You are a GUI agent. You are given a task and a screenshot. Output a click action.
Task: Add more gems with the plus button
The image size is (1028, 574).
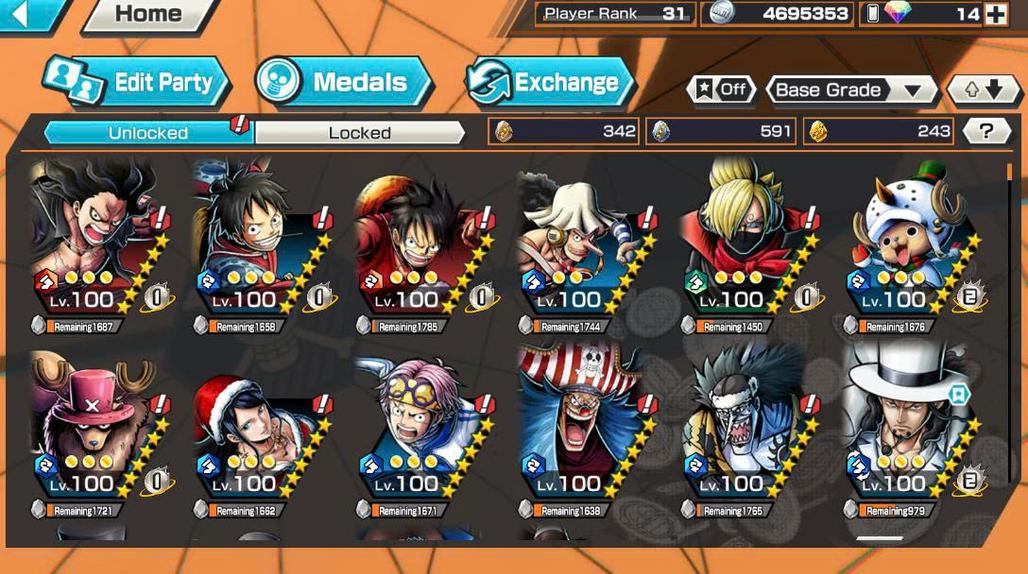(995, 14)
